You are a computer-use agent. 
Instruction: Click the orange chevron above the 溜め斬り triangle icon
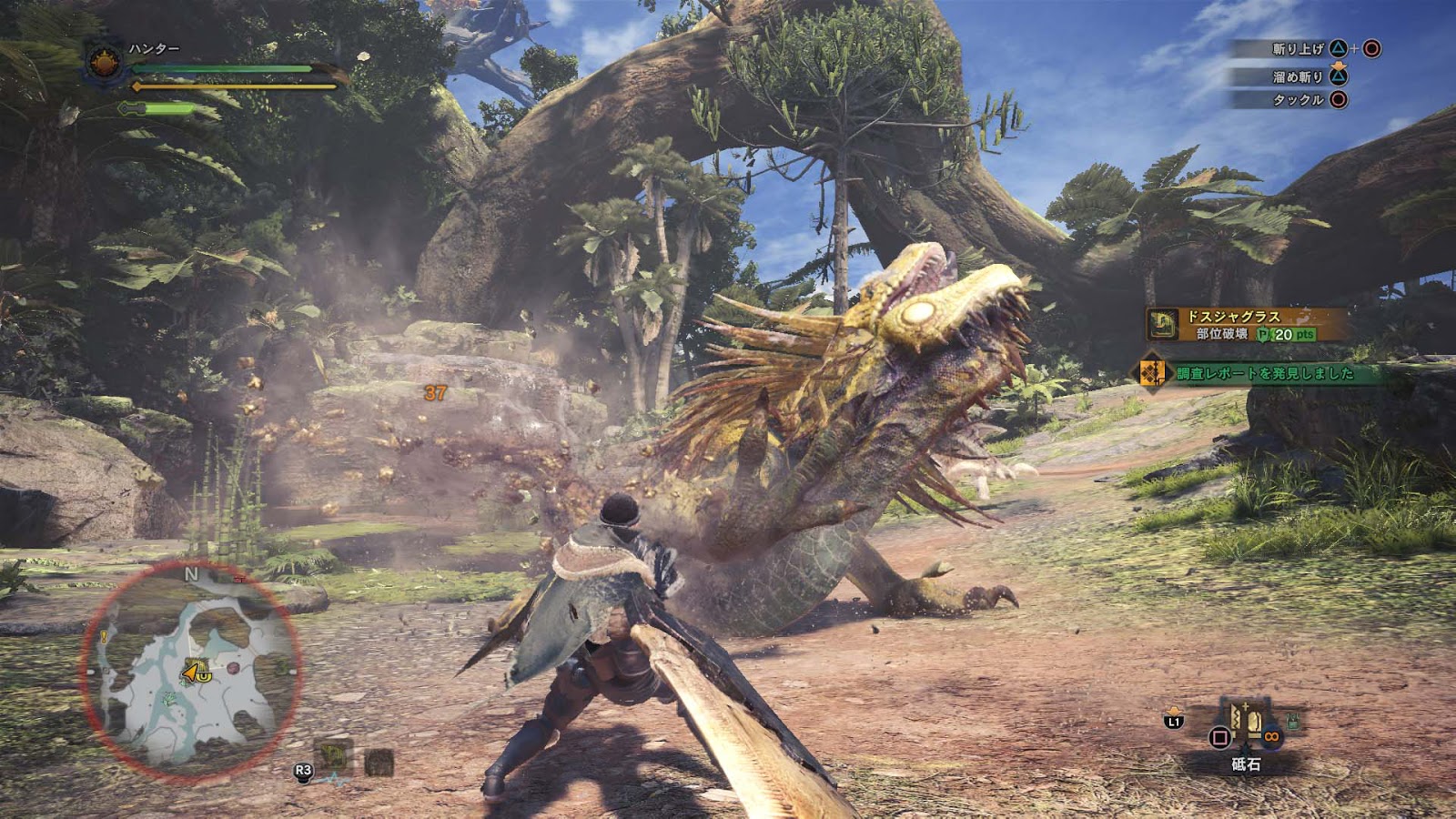(1338, 66)
